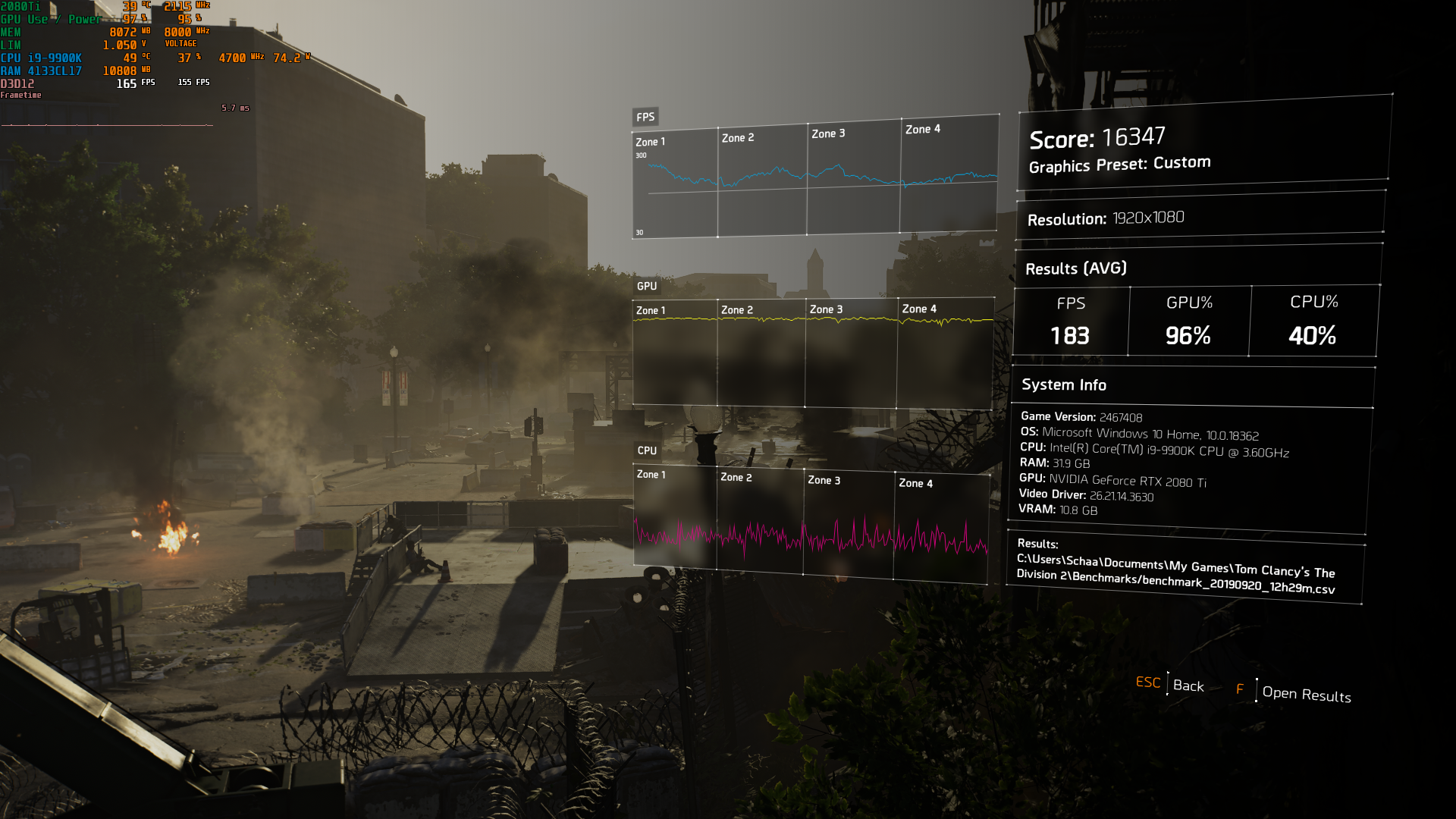This screenshot has height=819, width=1456.
Task: Expand the System Info panel
Action: [x=1063, y=384]
